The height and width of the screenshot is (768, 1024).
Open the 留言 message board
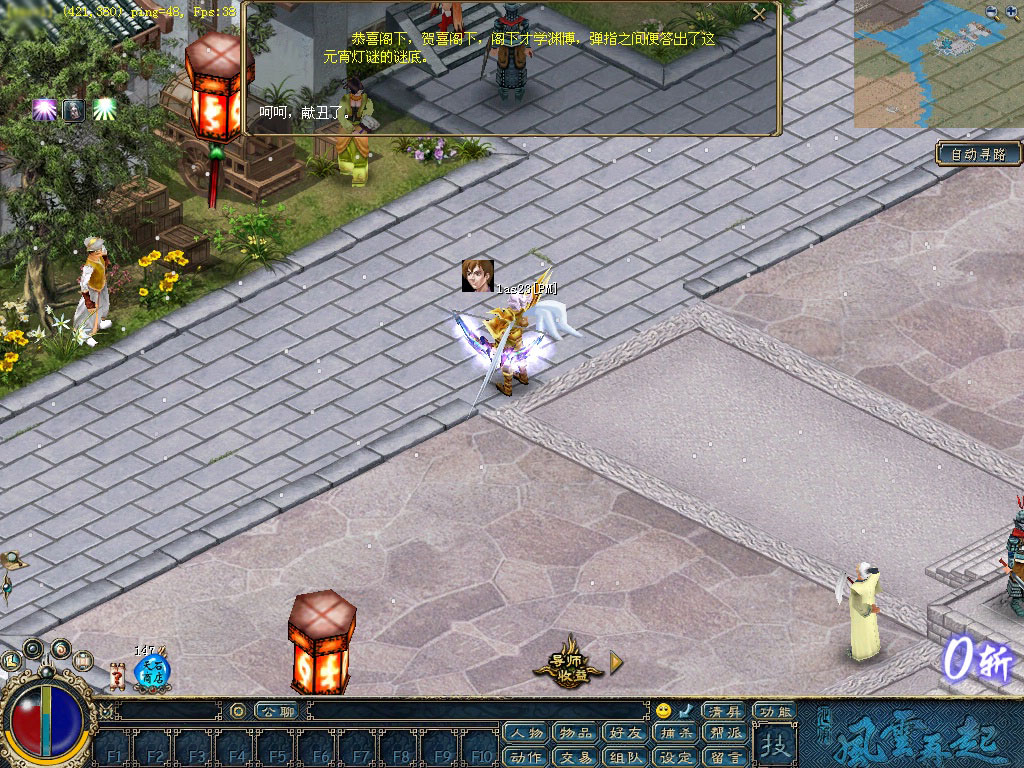(724, 756)
